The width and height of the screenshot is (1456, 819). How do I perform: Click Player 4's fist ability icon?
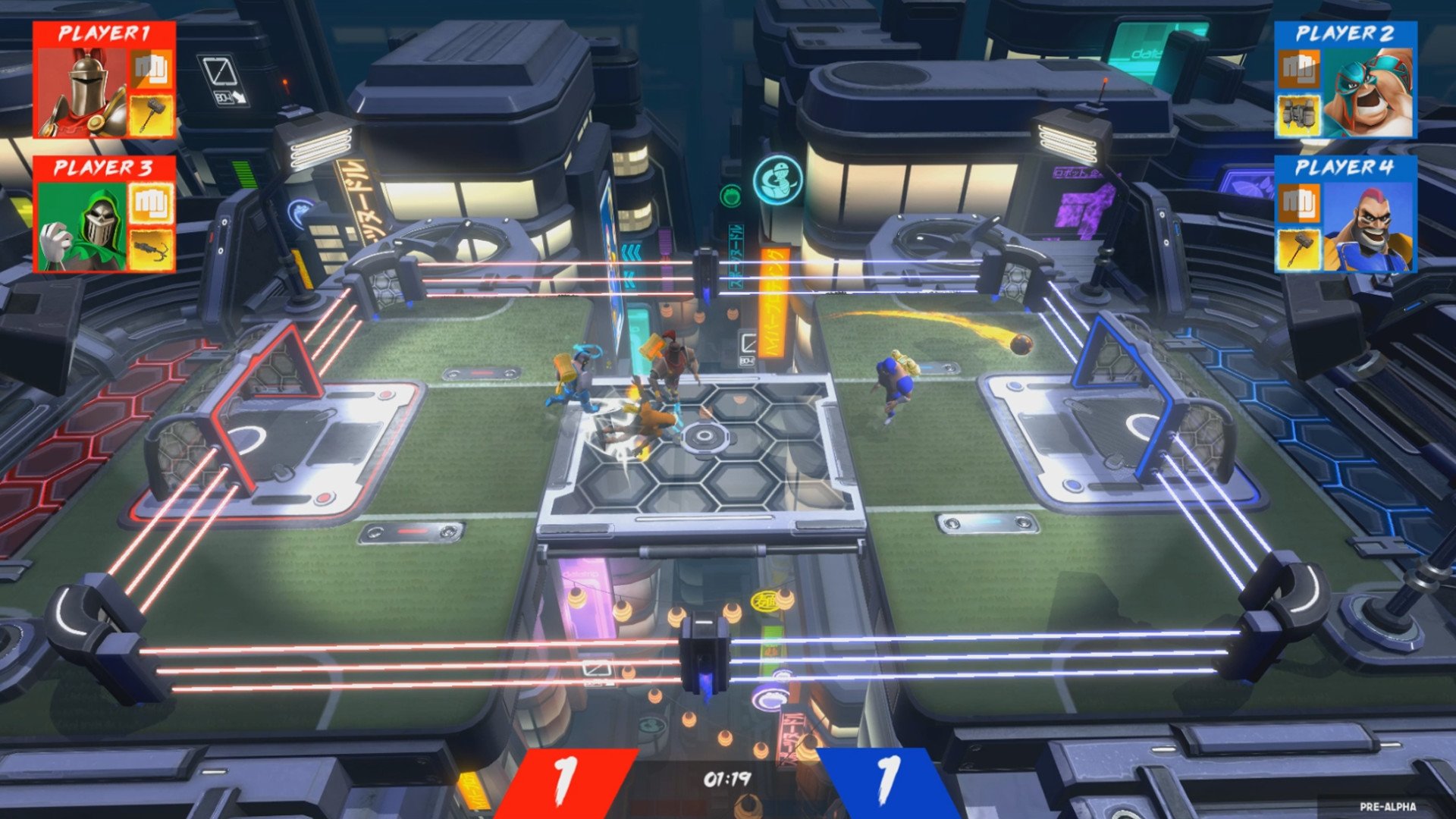click(1298, 202)
